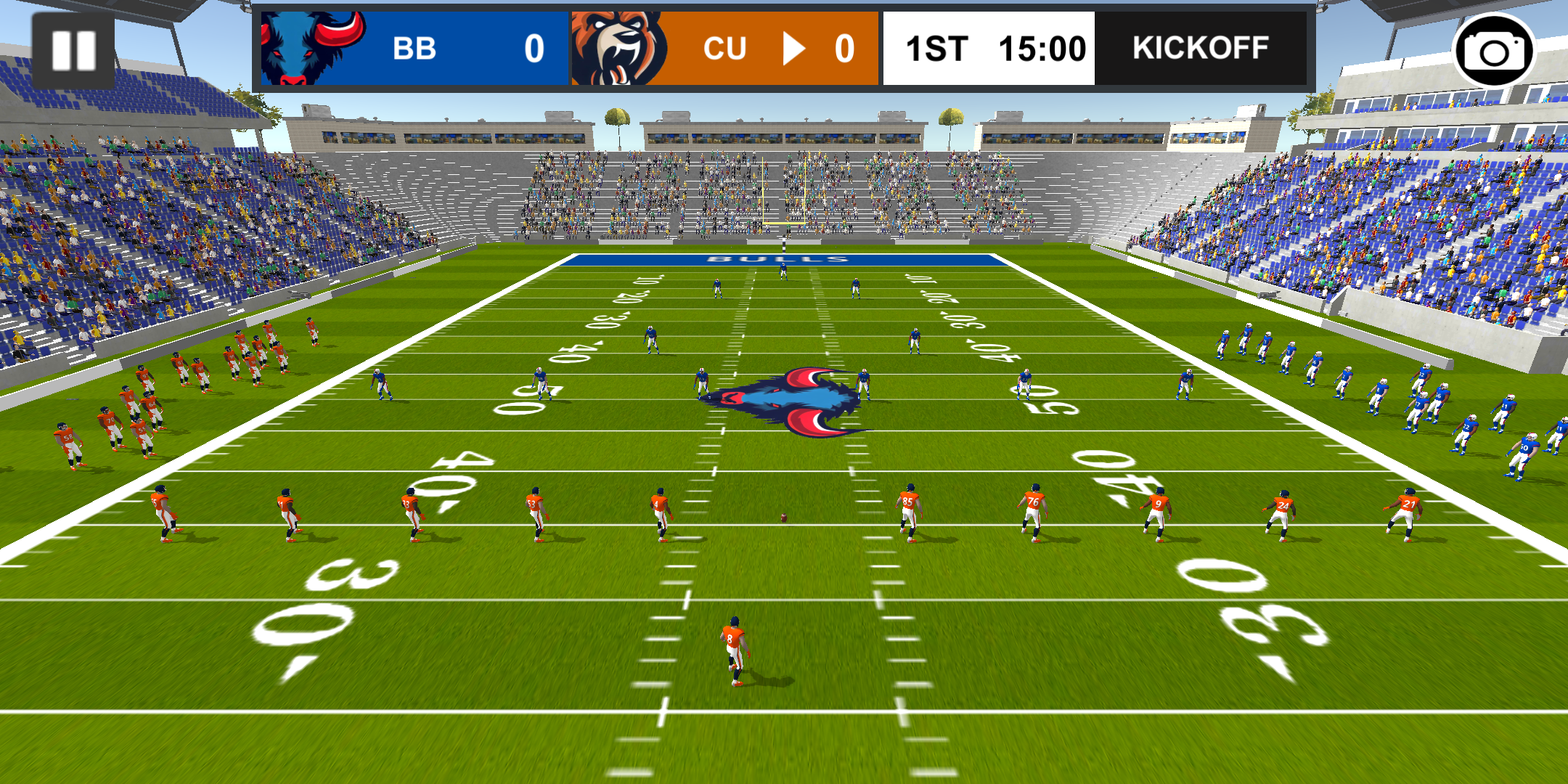Click the football on the kicking tee
Image resolution: width=1568 pixels, height=784 pixels.
tap(783, 517)
